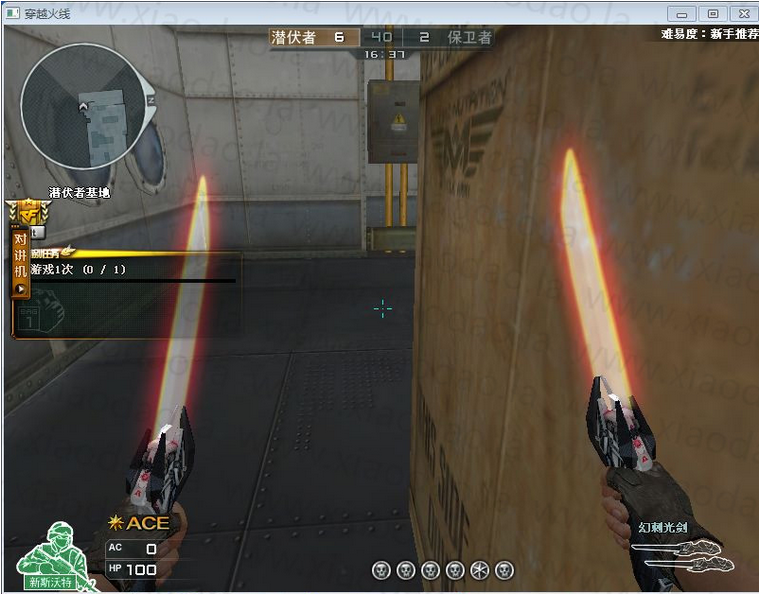Image resolution: width=760 pixels, height=594 pixels.
Task: Close the 穿越火线 window
Action: point(741,13)
